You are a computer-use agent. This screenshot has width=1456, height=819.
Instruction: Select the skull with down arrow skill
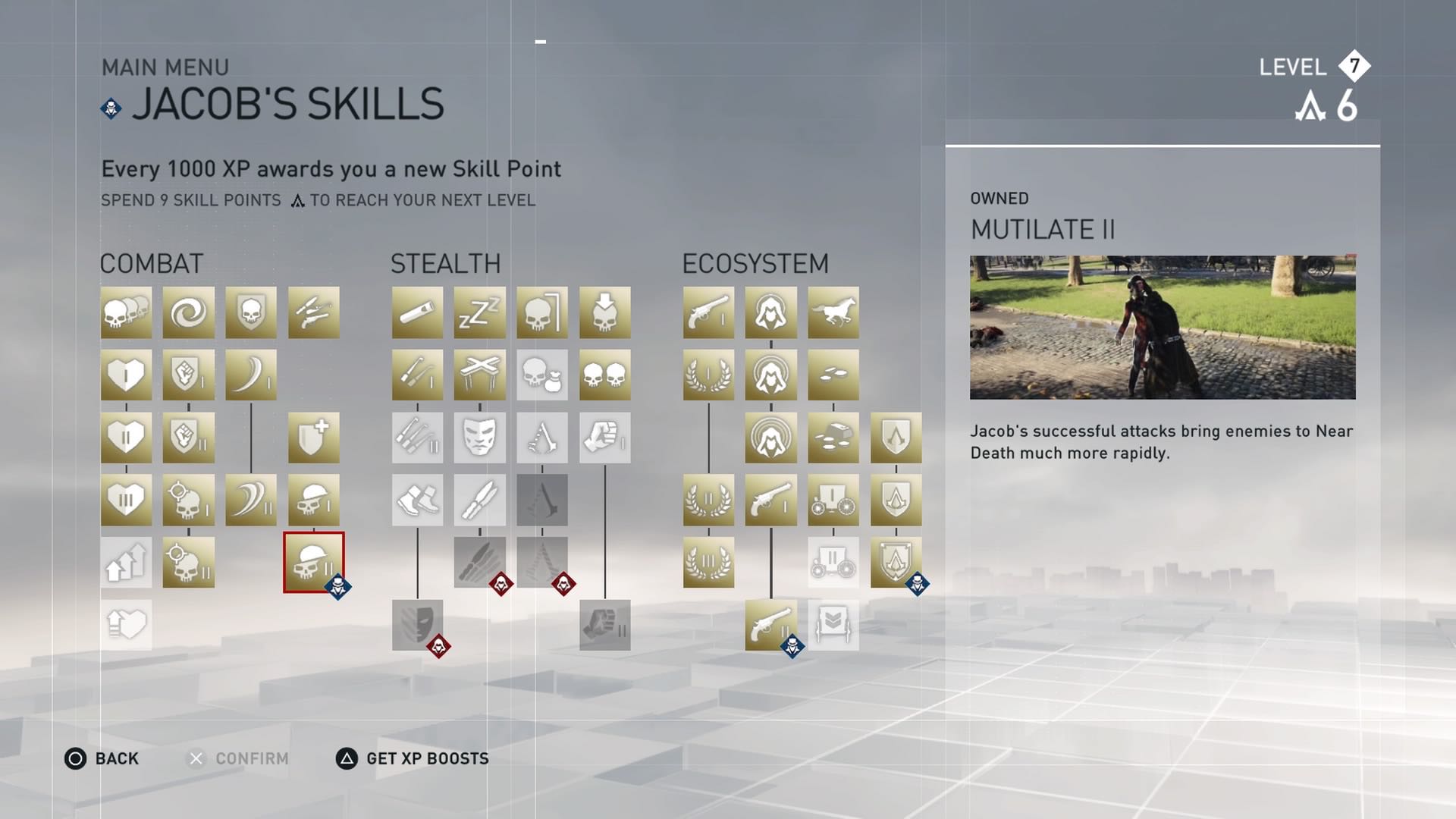click(x=604, y=312)
